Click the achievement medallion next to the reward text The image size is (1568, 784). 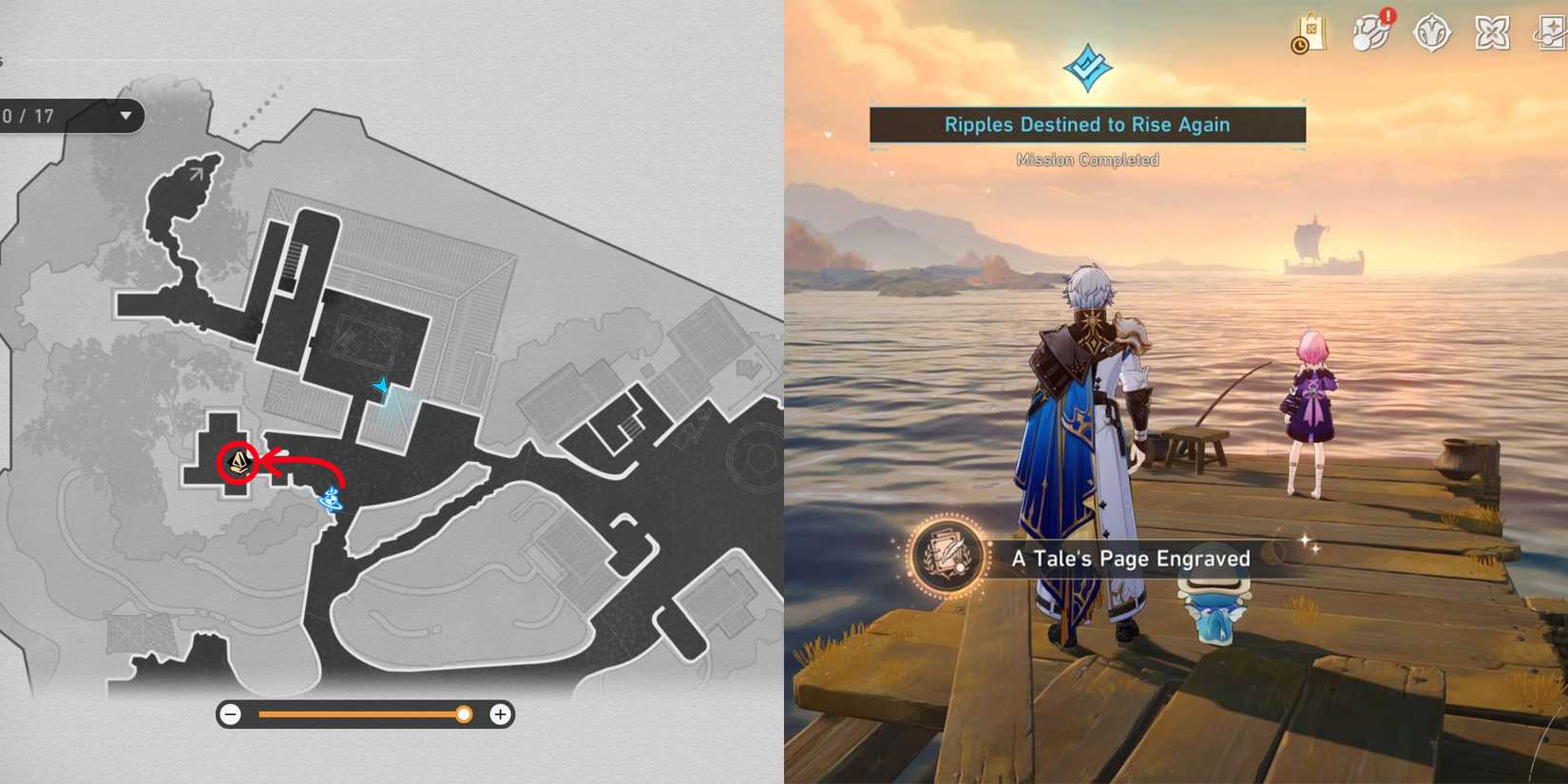click(947, 559)
